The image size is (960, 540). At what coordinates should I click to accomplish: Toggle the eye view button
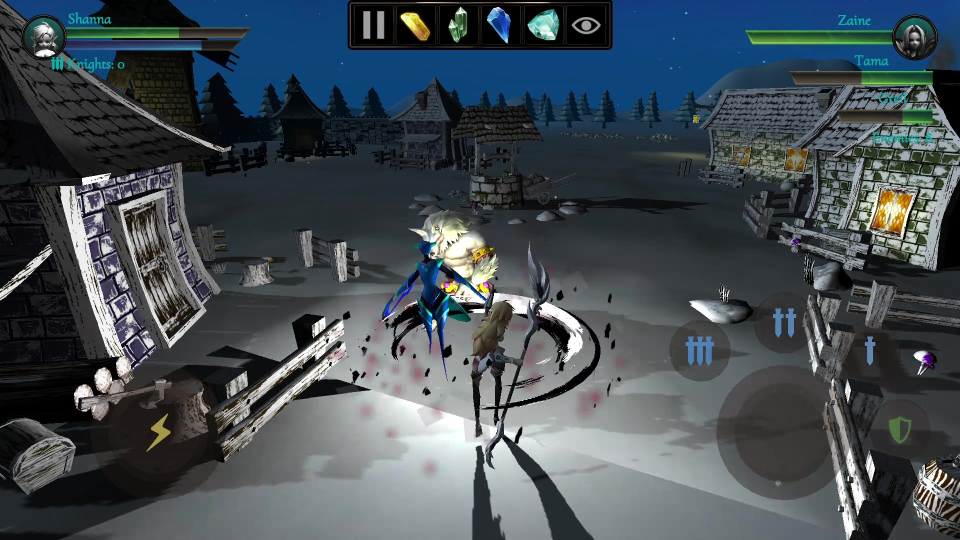587,25
